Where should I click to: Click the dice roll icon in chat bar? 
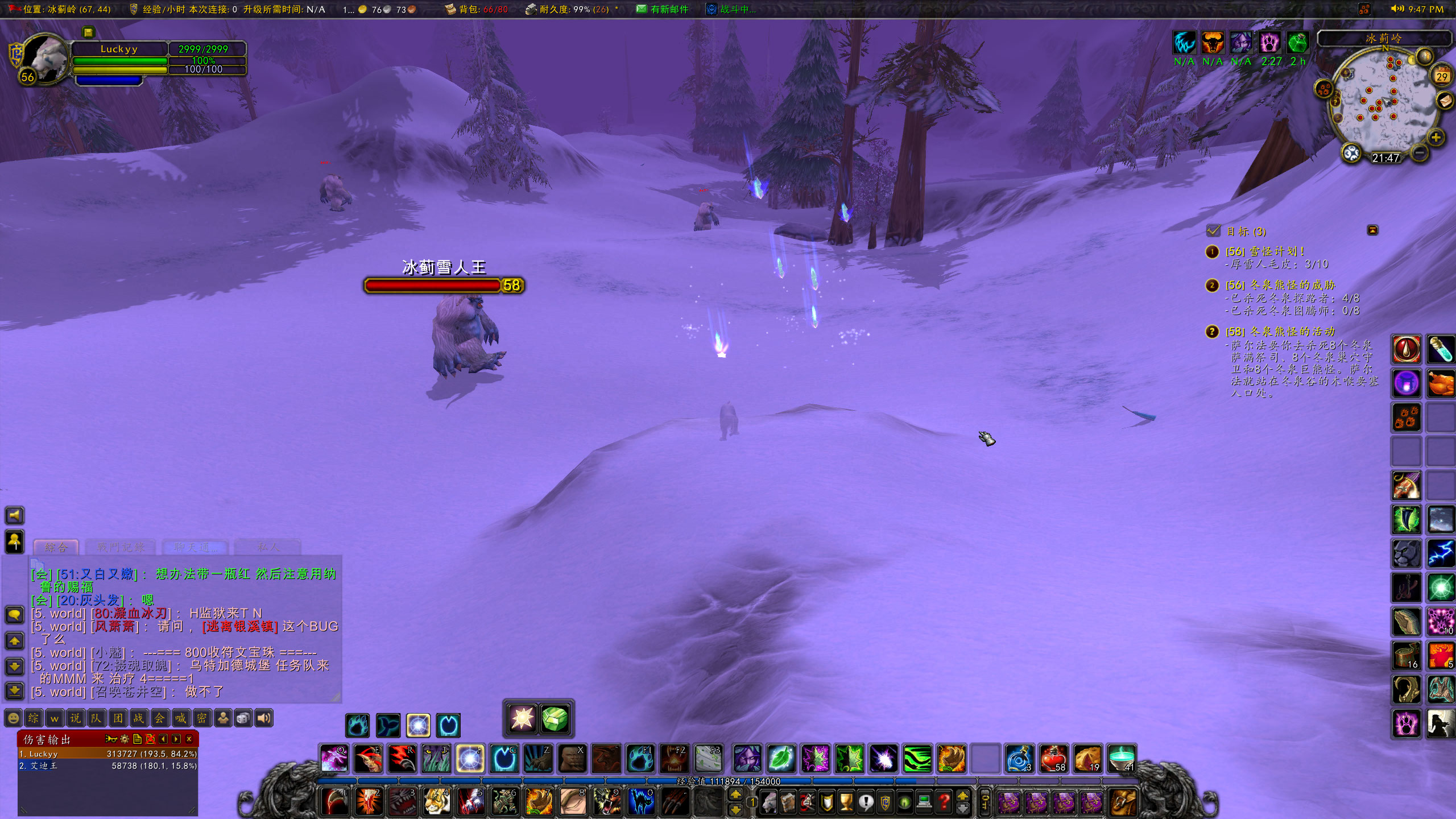[x=243, y=718]
